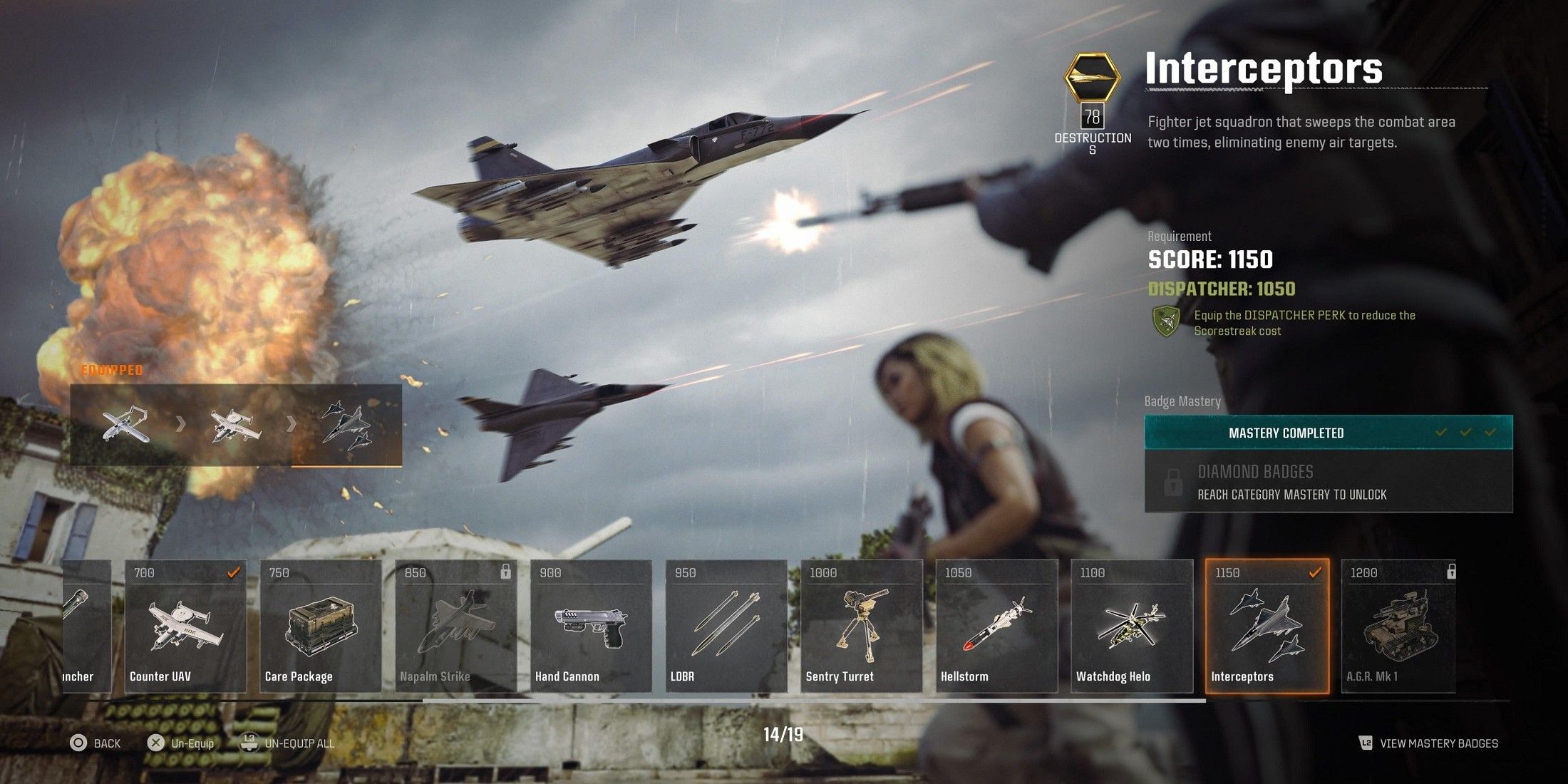This screenshot has width=1568, height=784.
Task: Select the LDBR missile scorestreak
Action: pyautogui.click(x=726, y=626)
